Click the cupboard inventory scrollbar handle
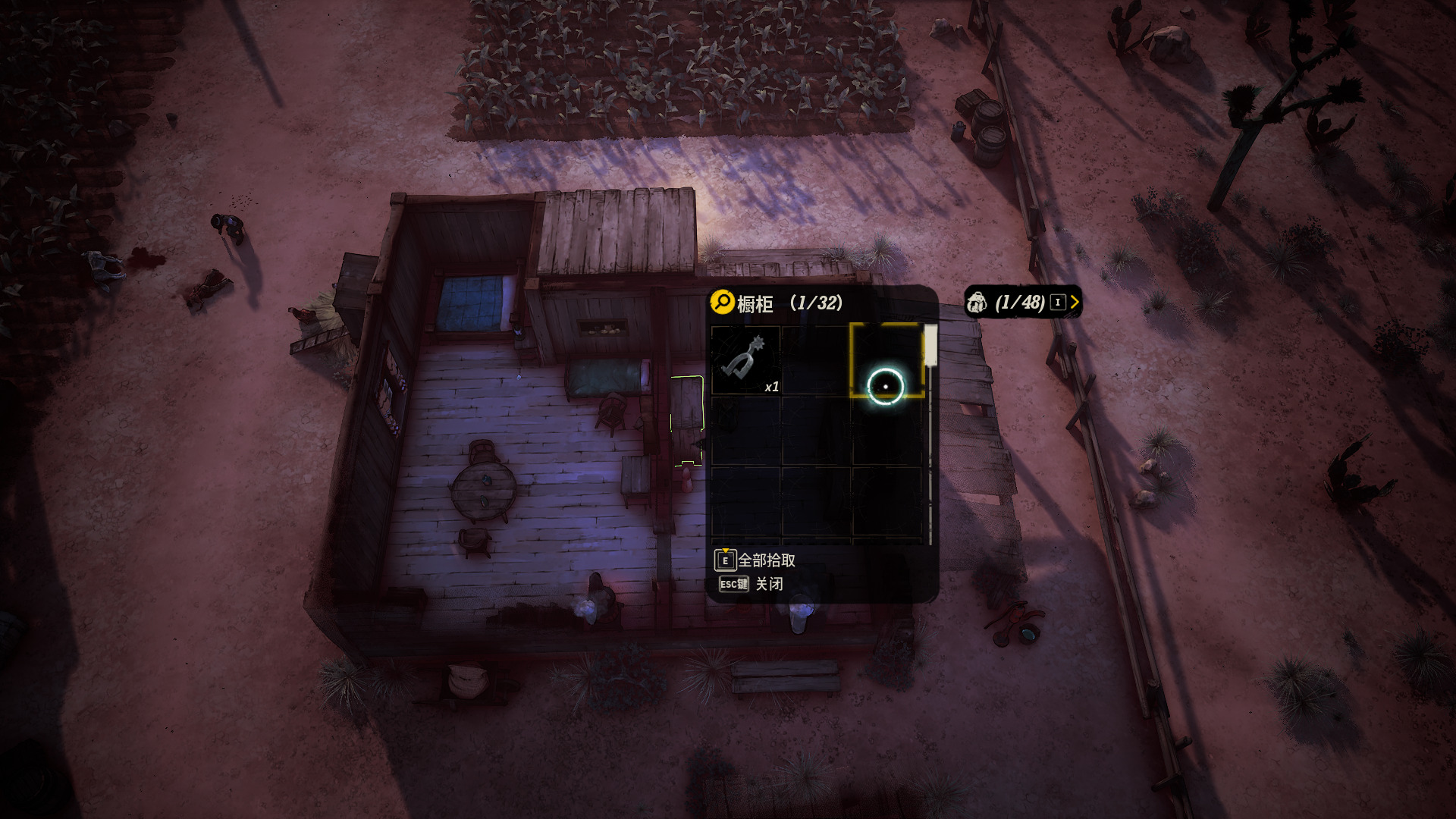This screenshot has width=1456, height=819. (930, 346)
